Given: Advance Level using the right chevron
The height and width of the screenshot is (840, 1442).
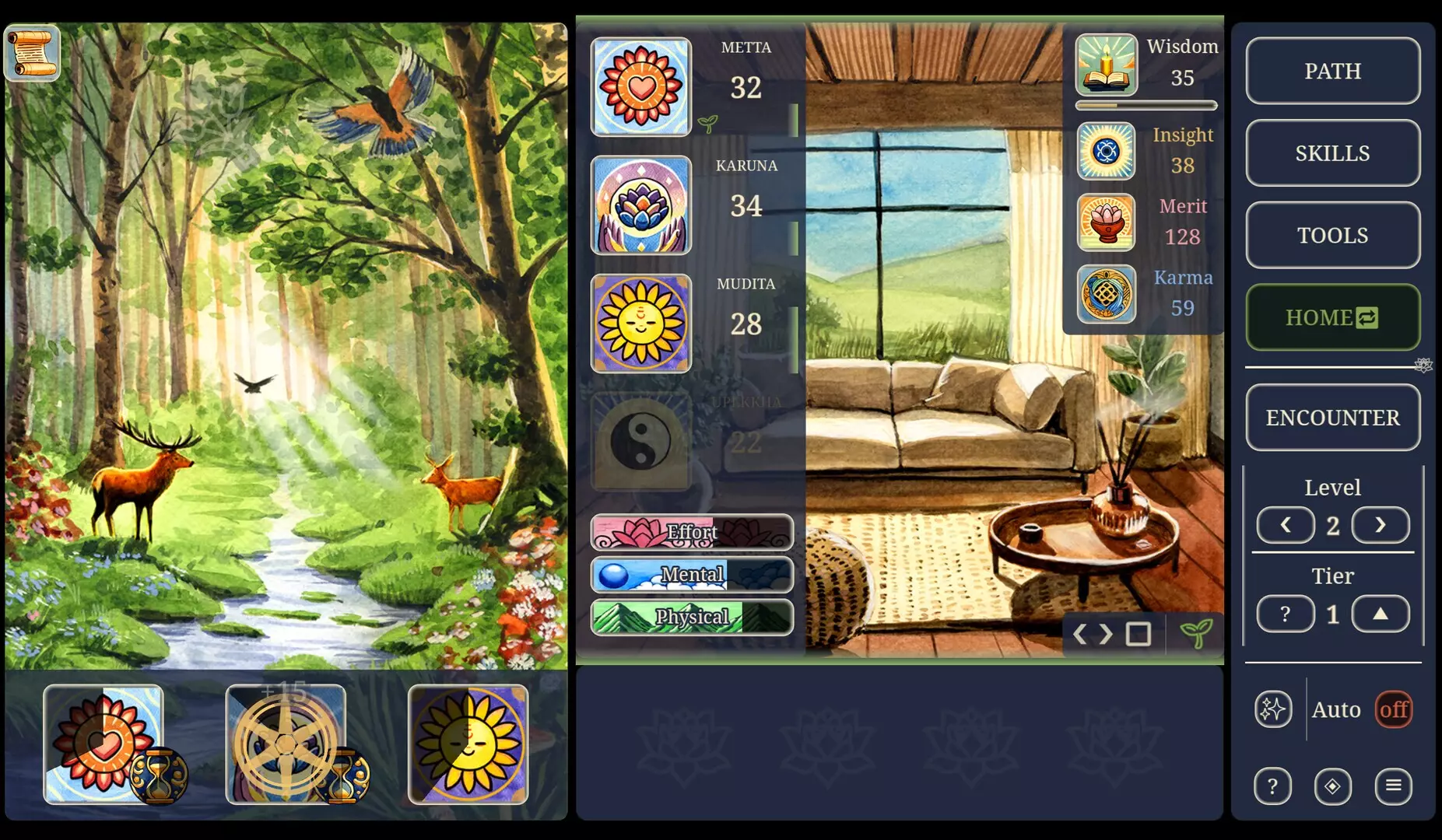Looking at the screenshot, I should pyautogui.click(x=1380, y=525).
